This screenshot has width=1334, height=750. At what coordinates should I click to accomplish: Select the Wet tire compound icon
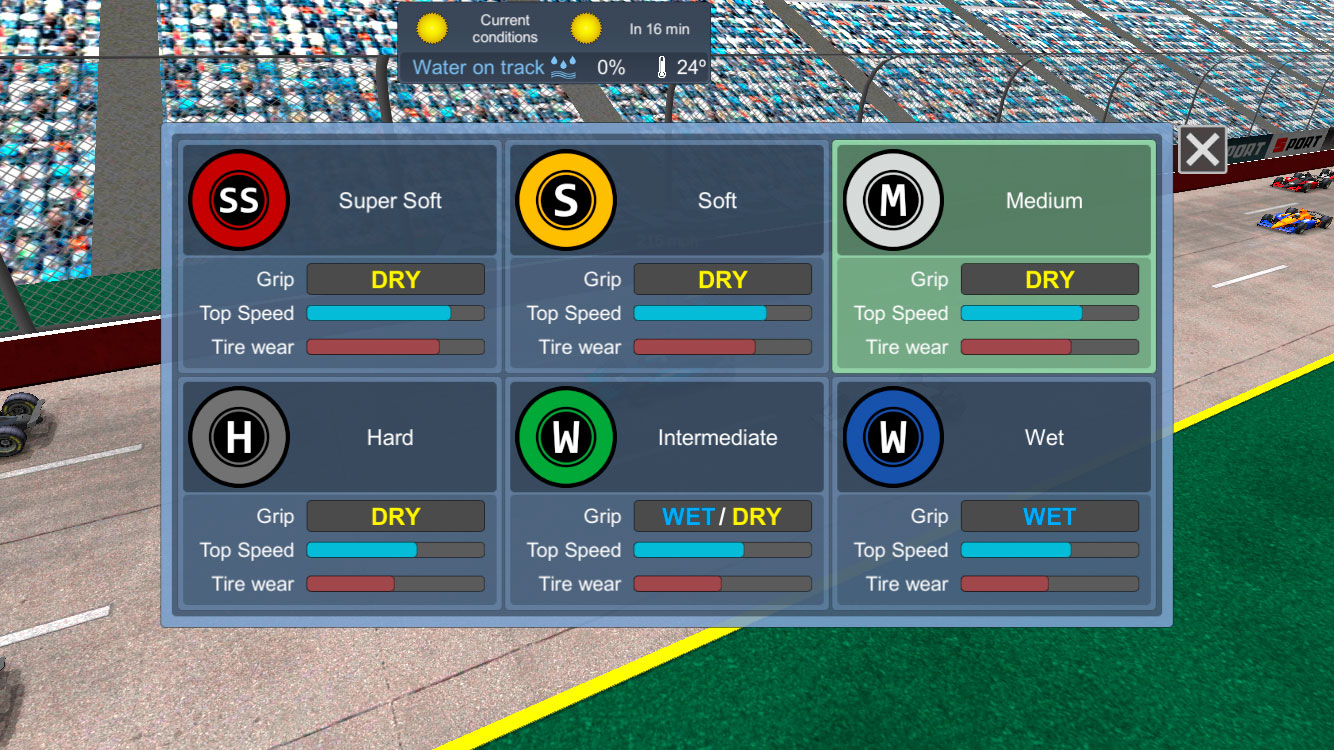pos(893,437)
